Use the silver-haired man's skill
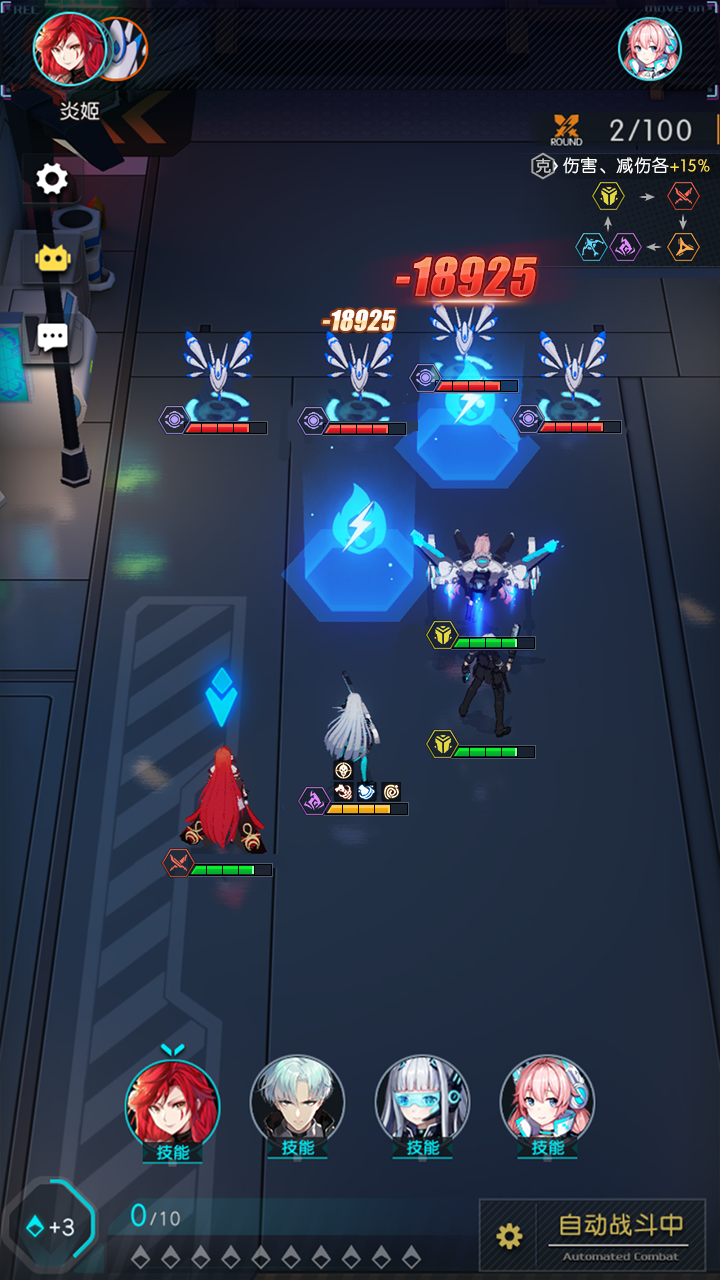720x1280 pixels. pyautogui.click(x=298, y=1105)
